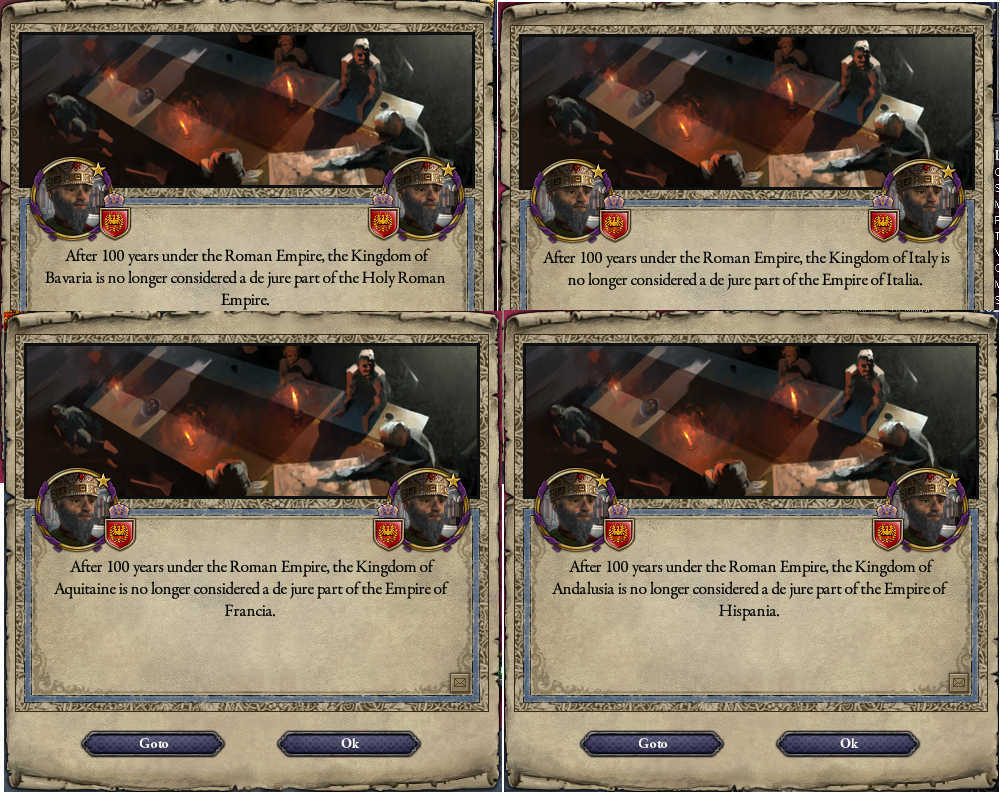This screenshot has height=793, width=1001.
Task: Click the envelope icon in the Aquitaine popup
Action: coord(460,682)
